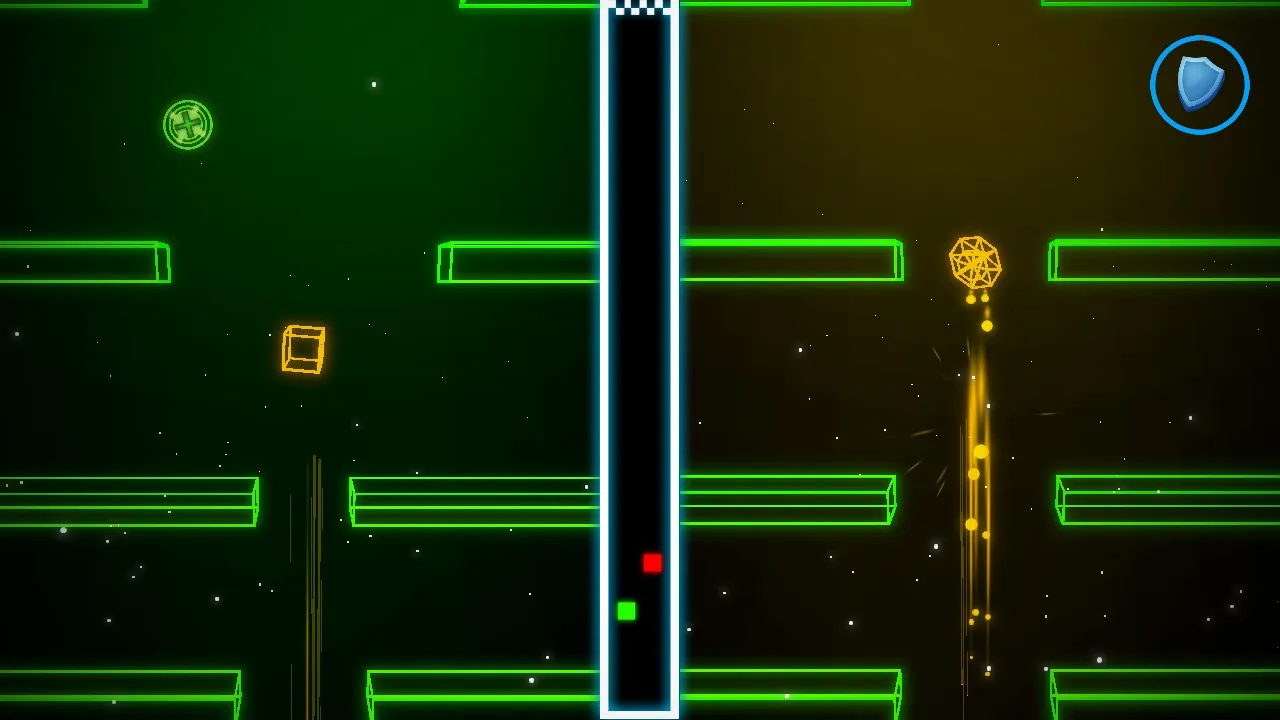Click the checkered finish flag marker
This screenshot has width=1280, height=720.
pos(640,8)
